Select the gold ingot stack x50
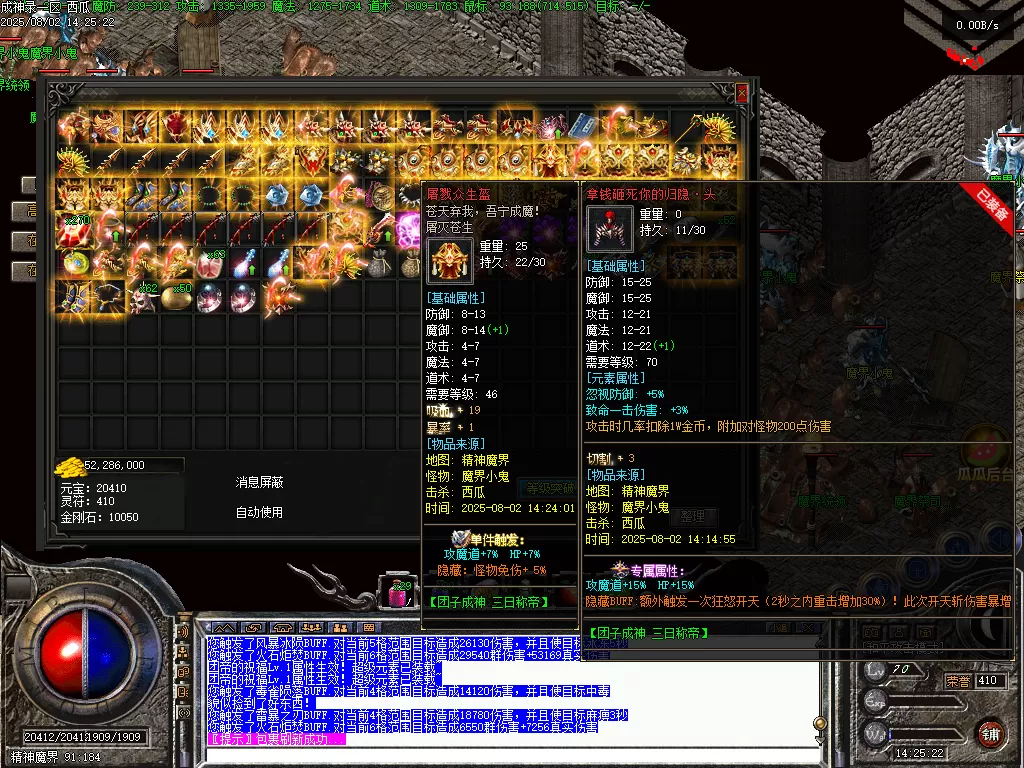Image resolution: width=1024 pixels, height=768 pixels. 175,297
